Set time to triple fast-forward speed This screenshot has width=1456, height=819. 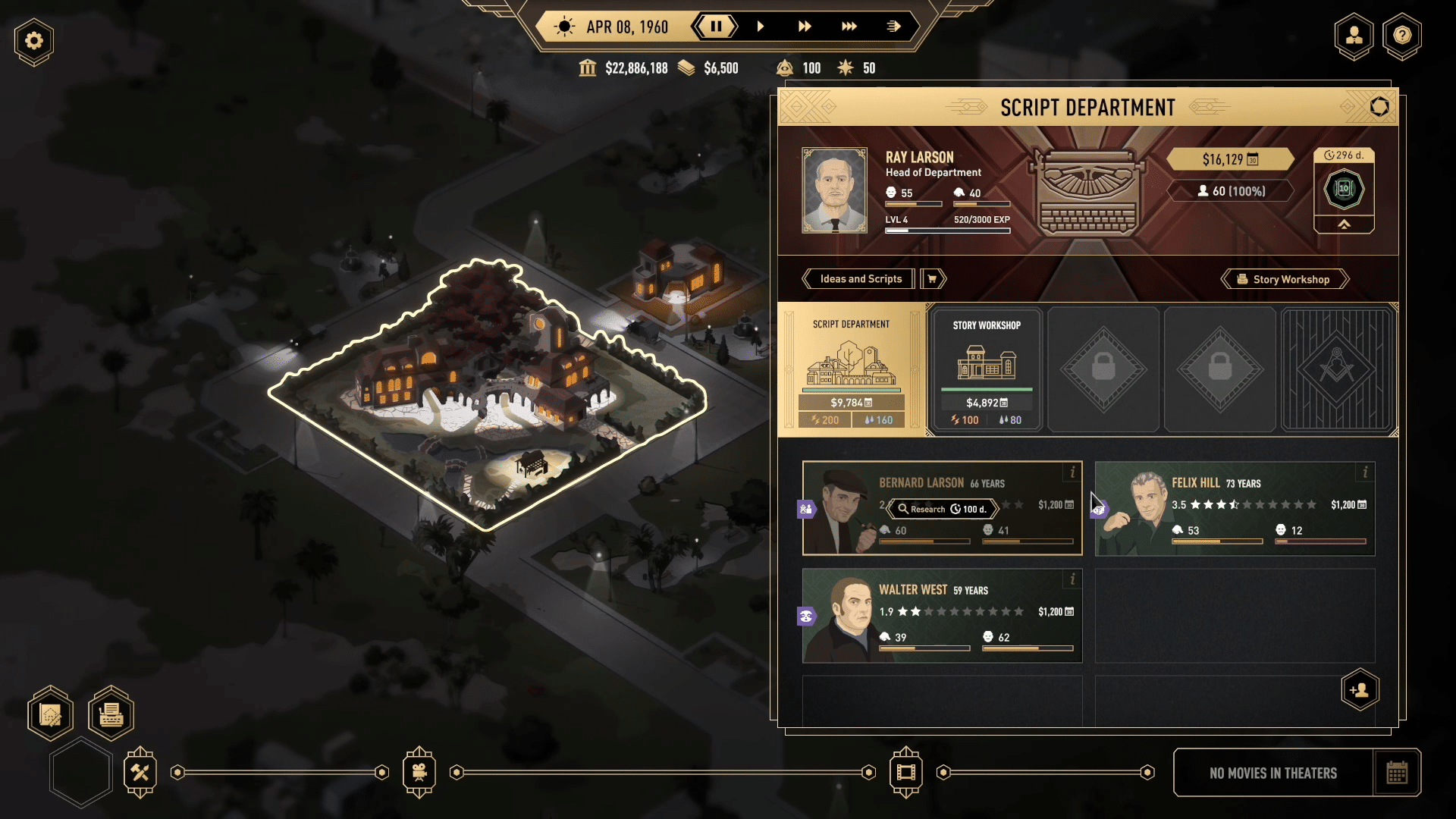coord(849,27)
